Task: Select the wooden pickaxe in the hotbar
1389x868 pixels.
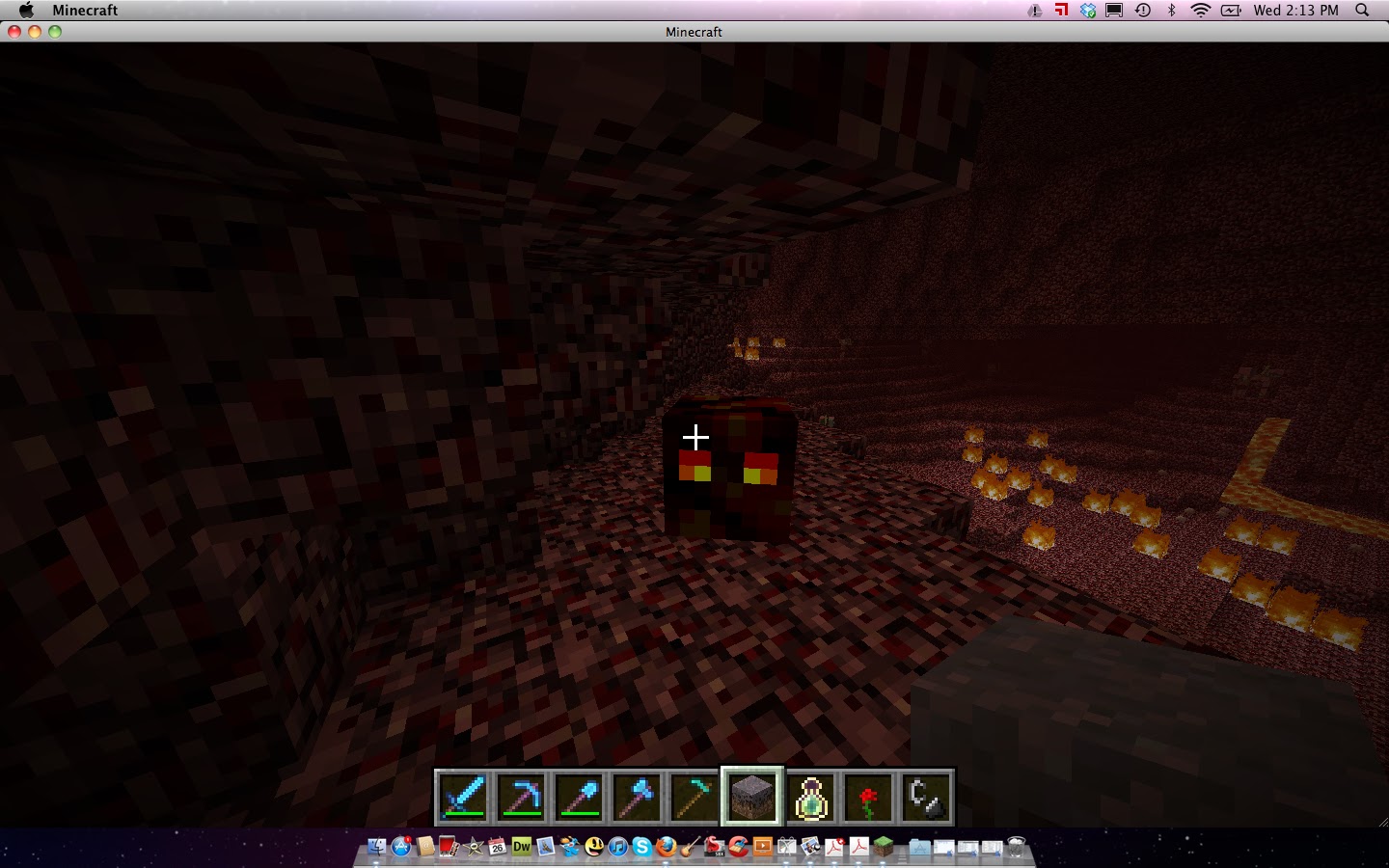Action: click(x=694, y=796)
